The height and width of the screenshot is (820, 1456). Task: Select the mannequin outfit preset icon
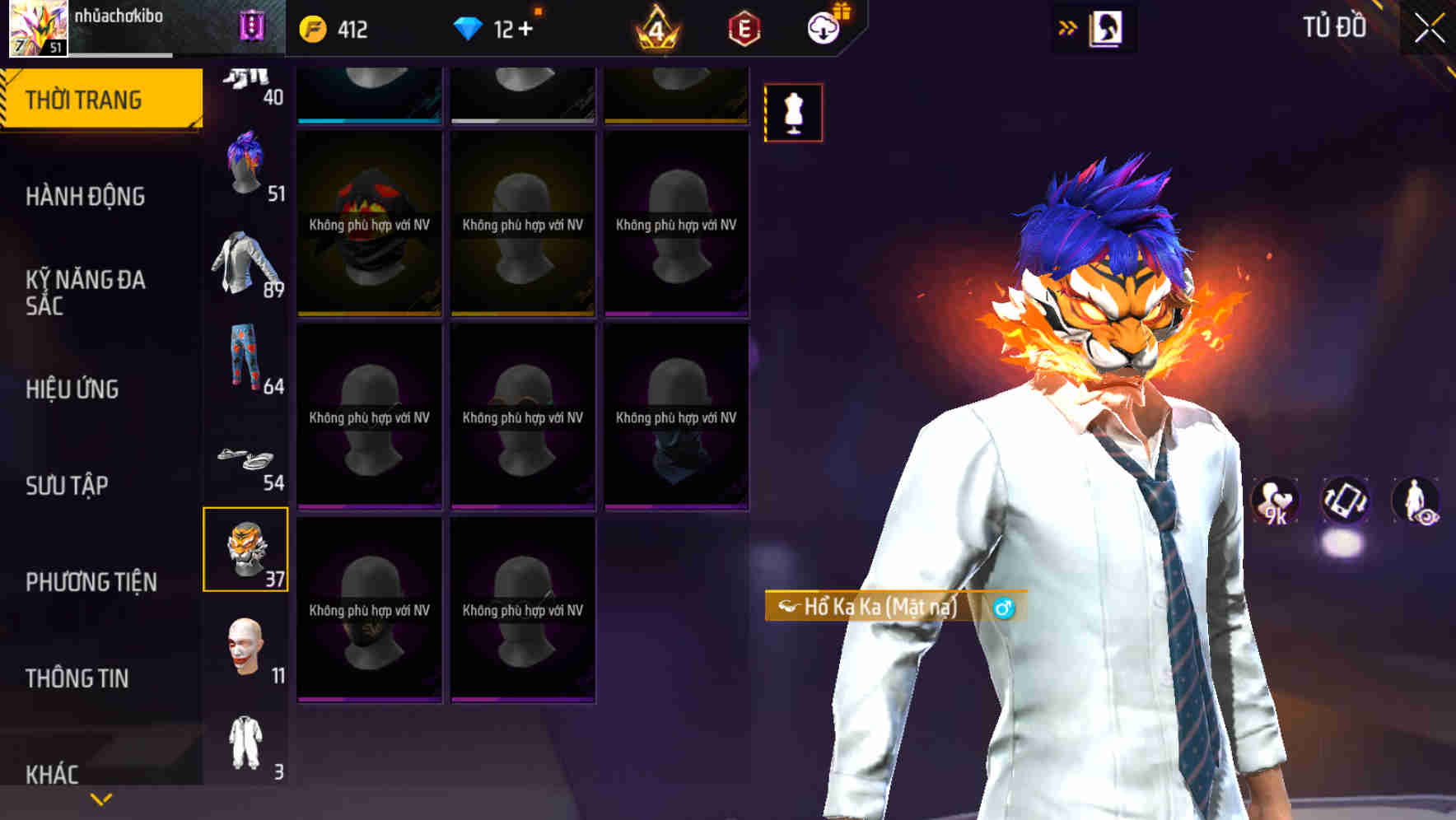click(793, 113)
